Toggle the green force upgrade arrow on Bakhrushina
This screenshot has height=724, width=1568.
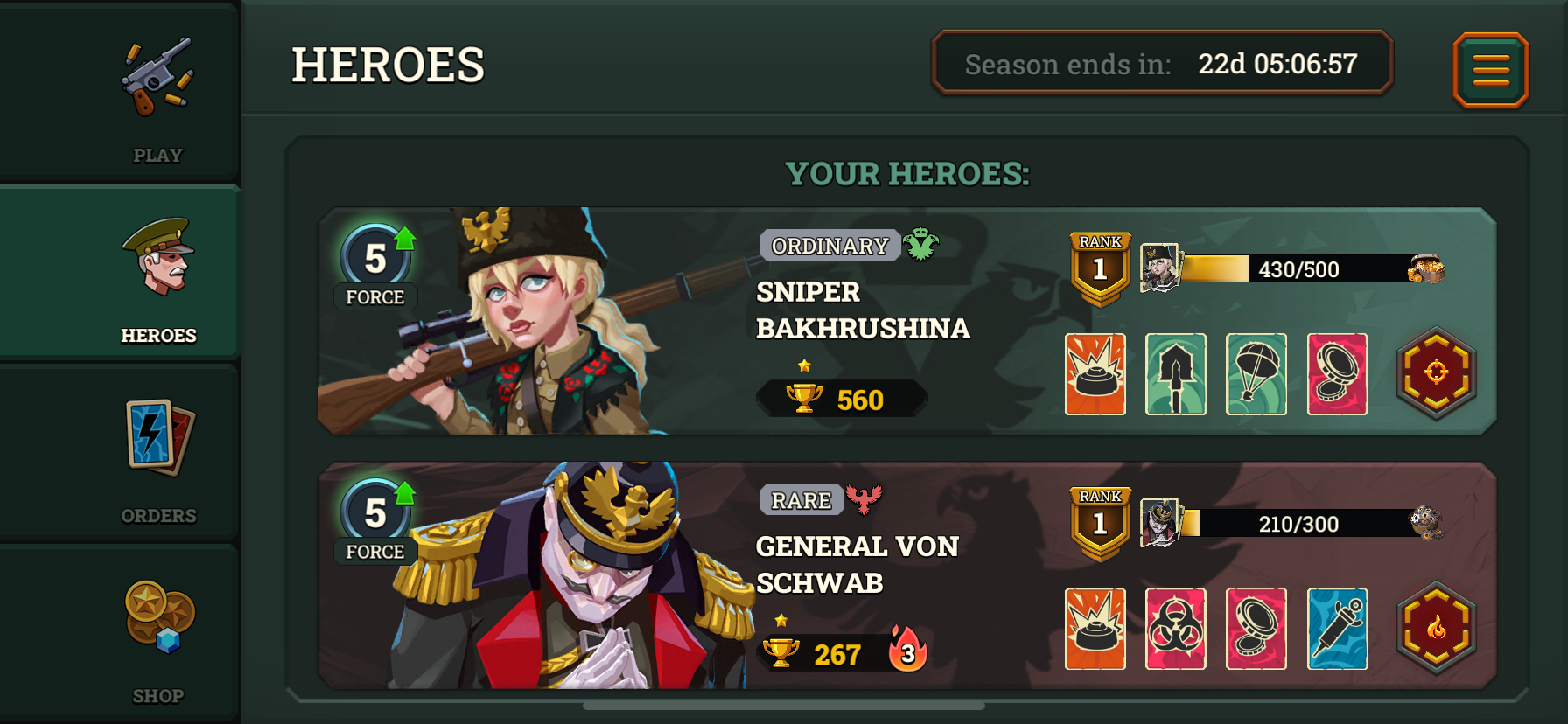click(402, 238)
